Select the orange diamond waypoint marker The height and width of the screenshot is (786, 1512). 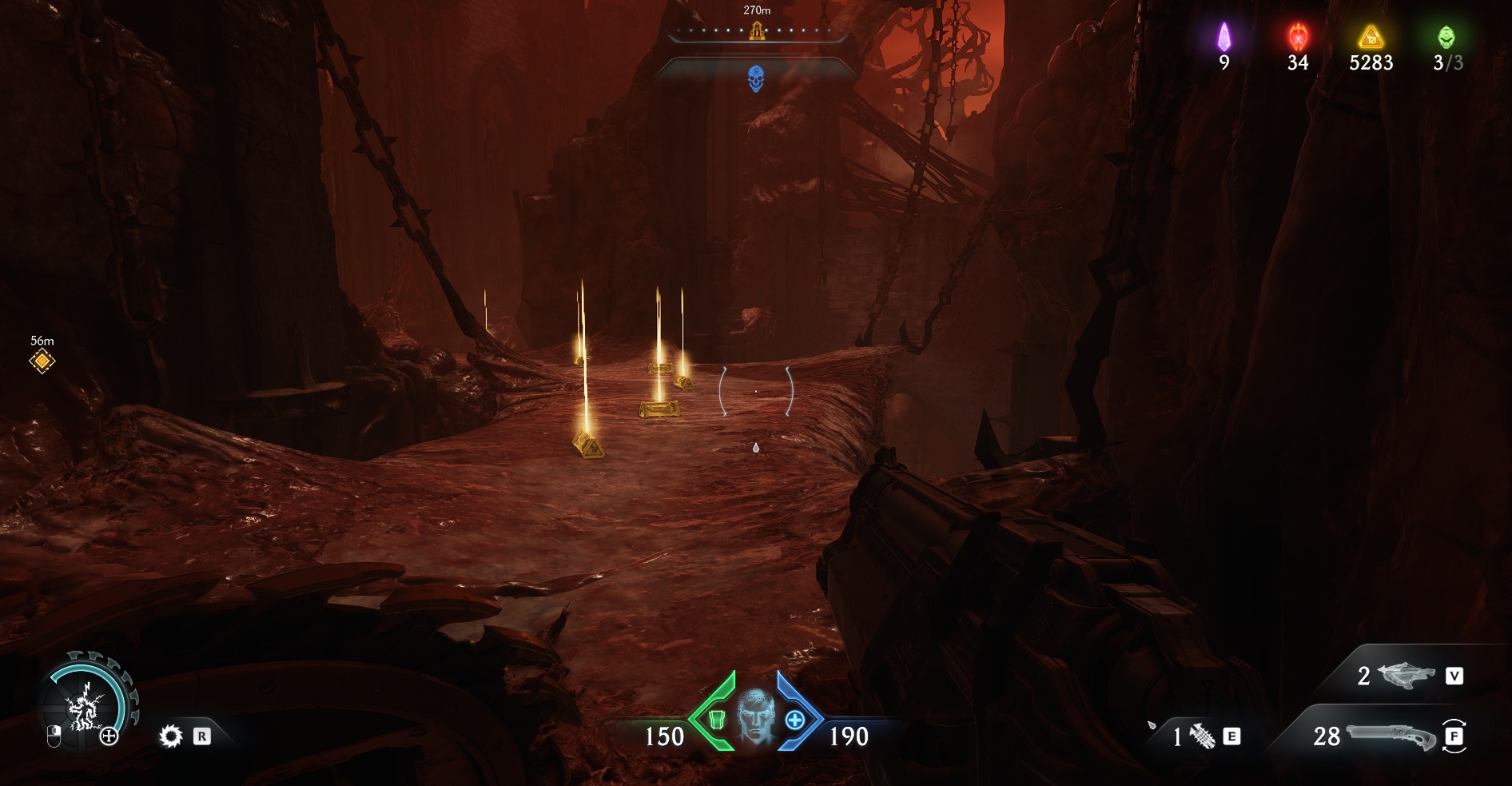[42, 361]
